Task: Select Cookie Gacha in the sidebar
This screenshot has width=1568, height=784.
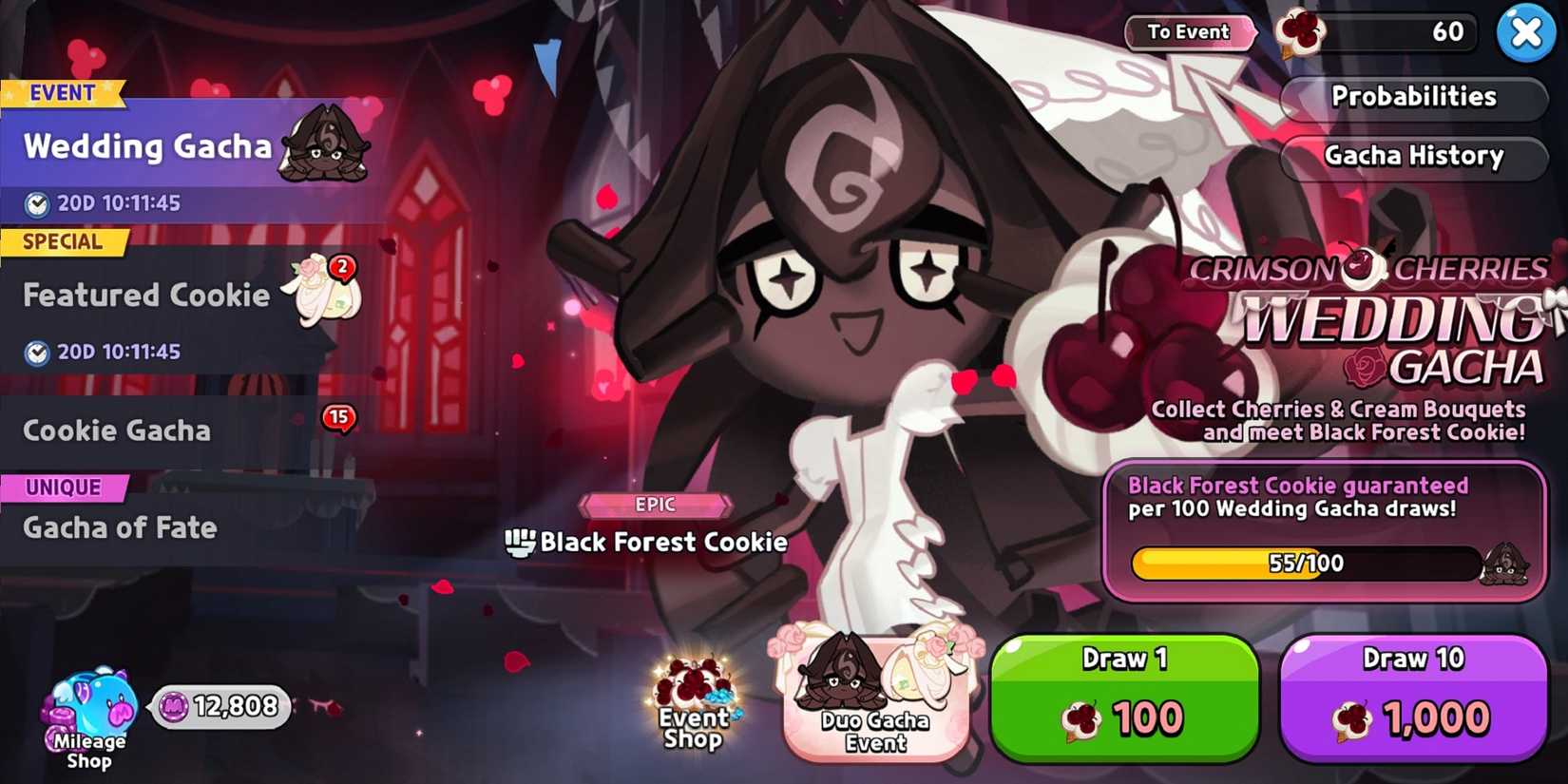Action: (x=116, y=430)
